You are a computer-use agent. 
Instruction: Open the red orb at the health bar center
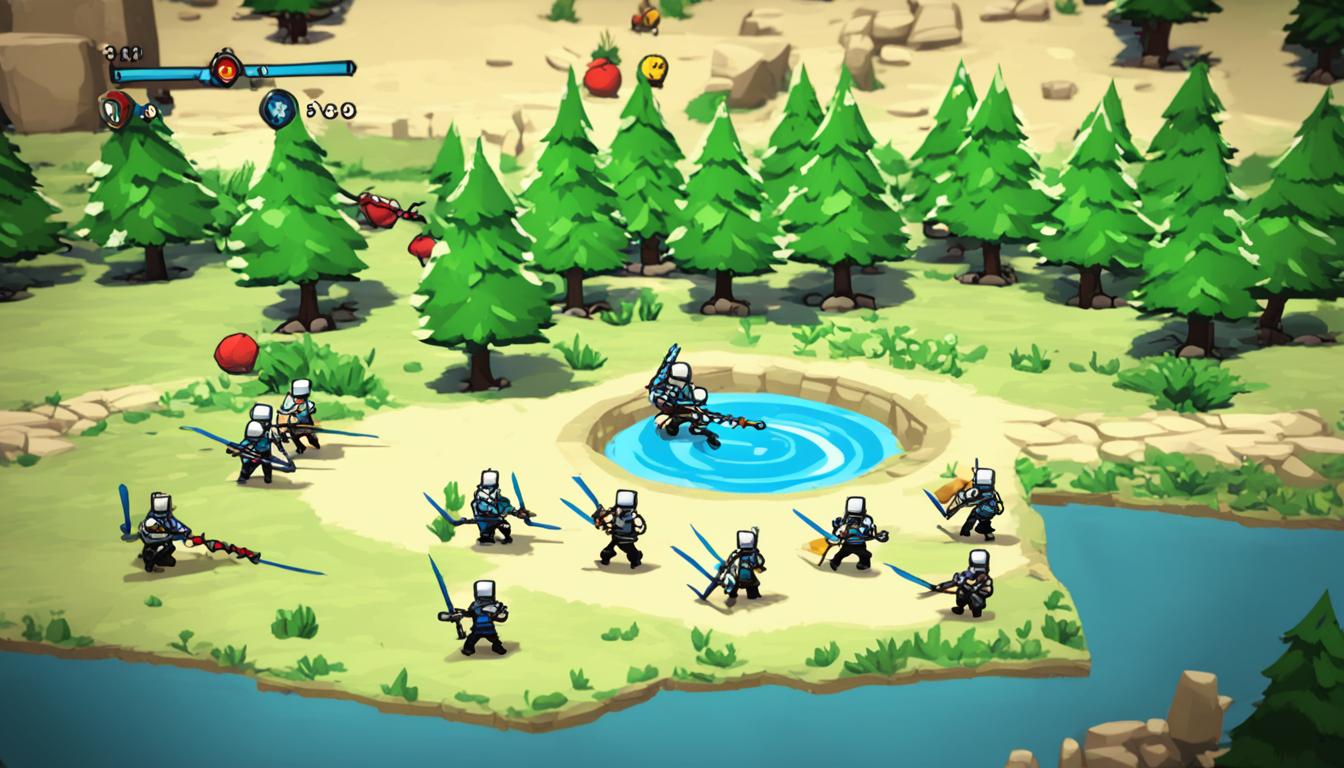225,70
